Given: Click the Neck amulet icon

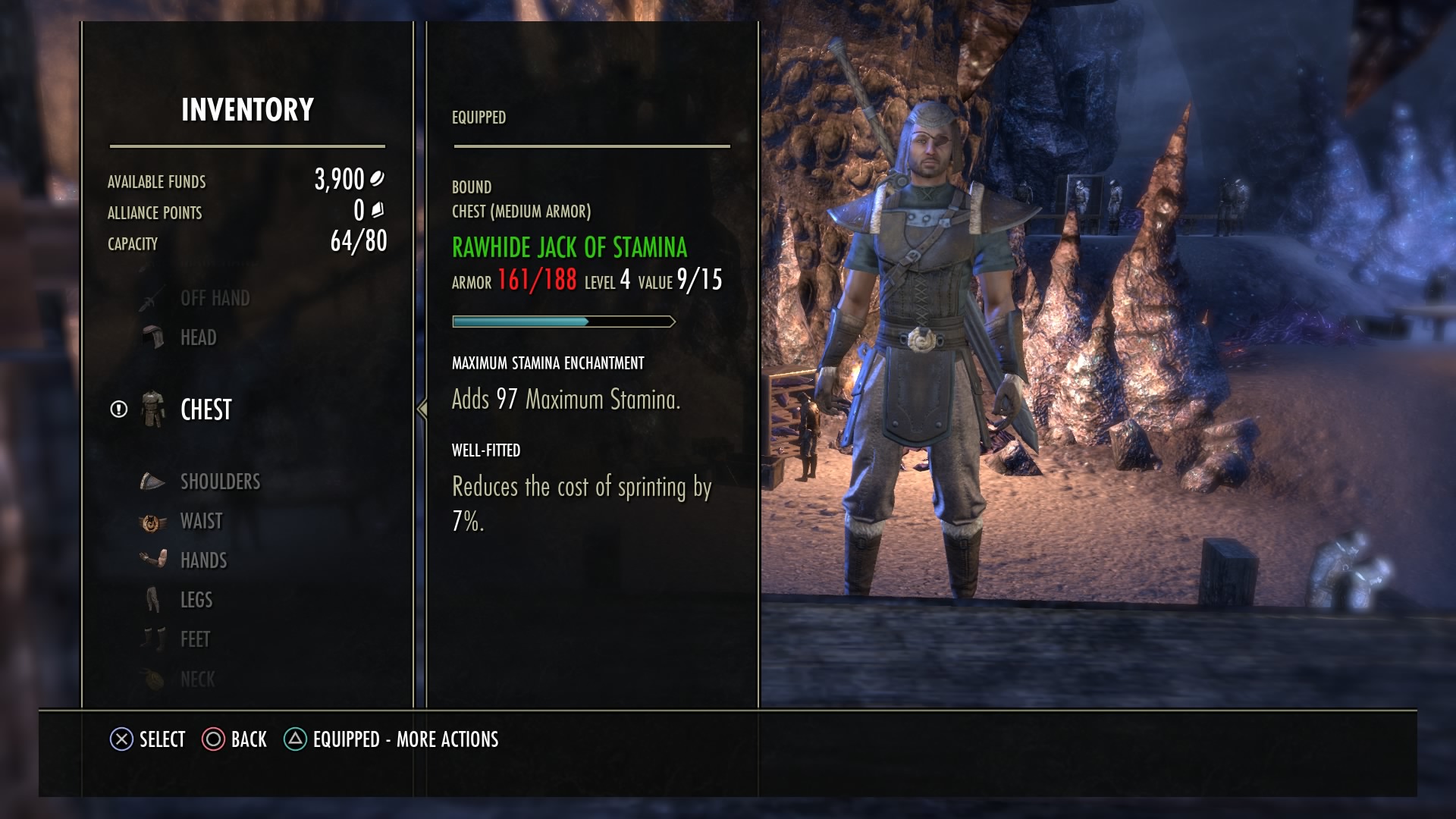Looking at the screenshot, I should pyautogui.click(x=152, y=678).
